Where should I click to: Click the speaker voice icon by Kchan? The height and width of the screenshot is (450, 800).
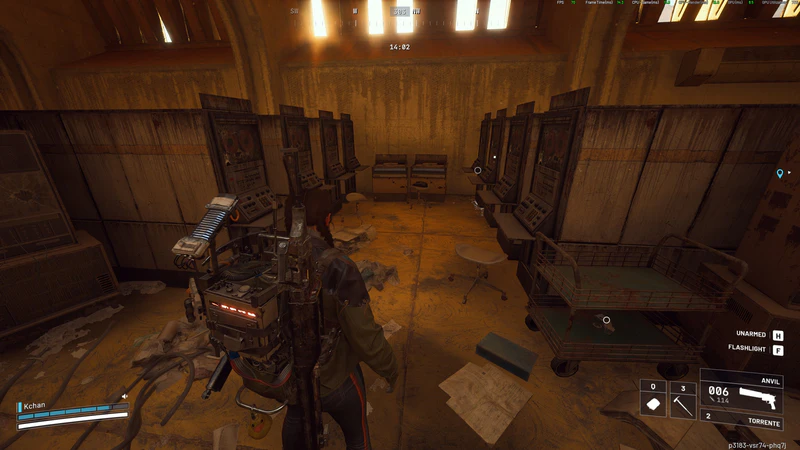125,397
